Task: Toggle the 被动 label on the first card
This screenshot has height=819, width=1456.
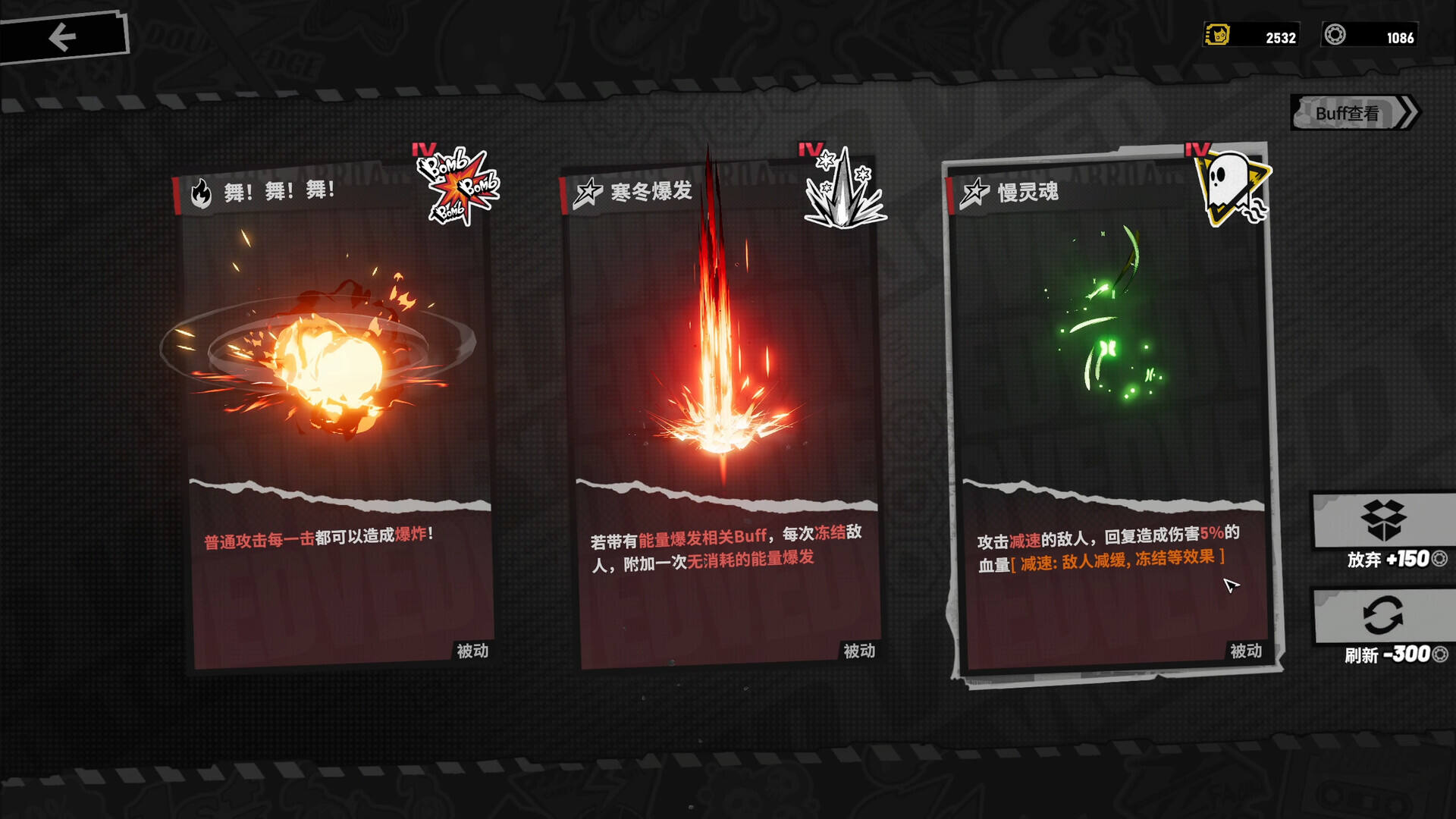Action: pyautogui.click(x=474, y=651)
